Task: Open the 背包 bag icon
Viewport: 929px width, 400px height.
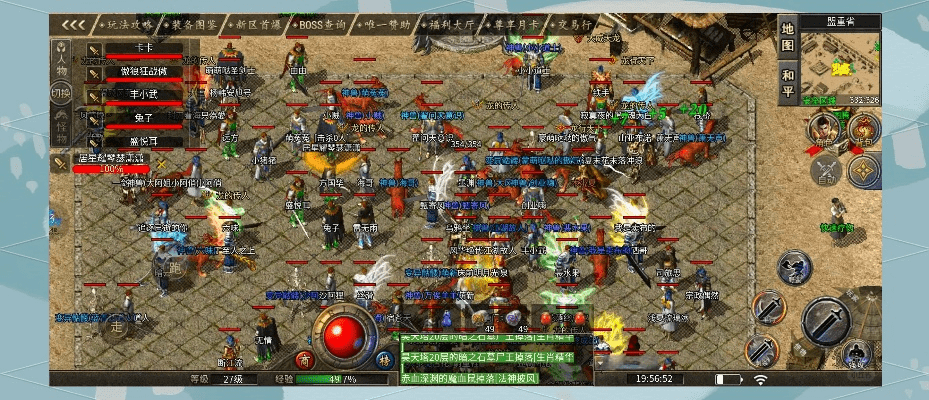Action: pyautogui.click(x=864, y=125)
